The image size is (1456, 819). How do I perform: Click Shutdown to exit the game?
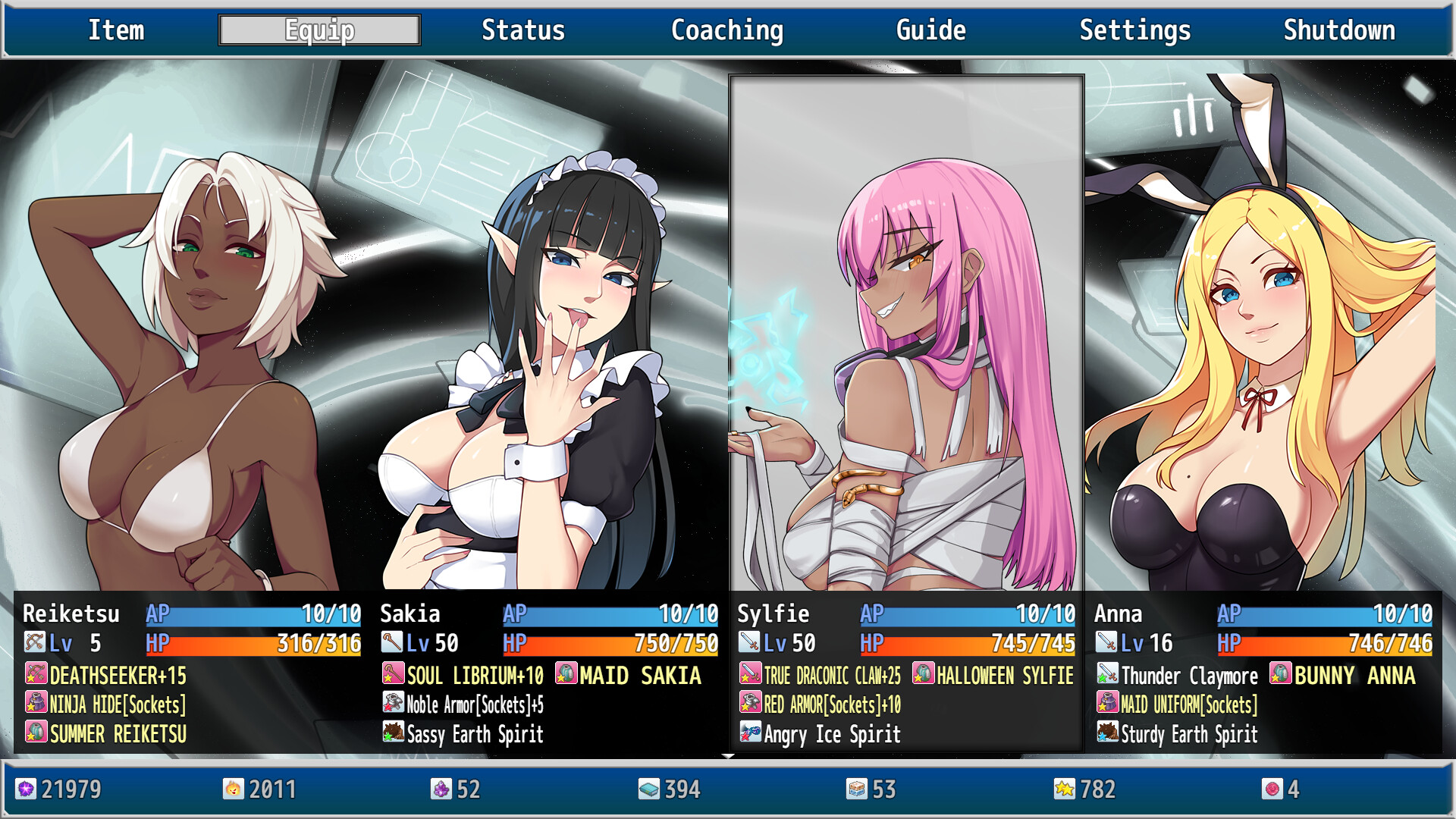click(x=1338, y=30)
